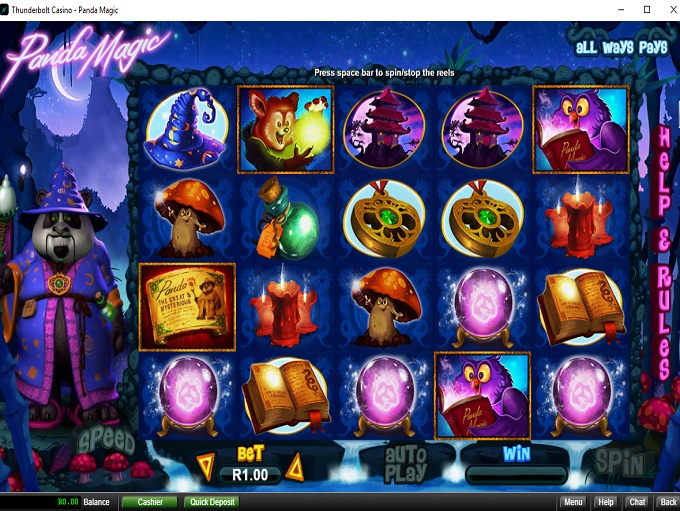
Task: Click the Help button in bottom bar
Action: [x=605, y=502]
